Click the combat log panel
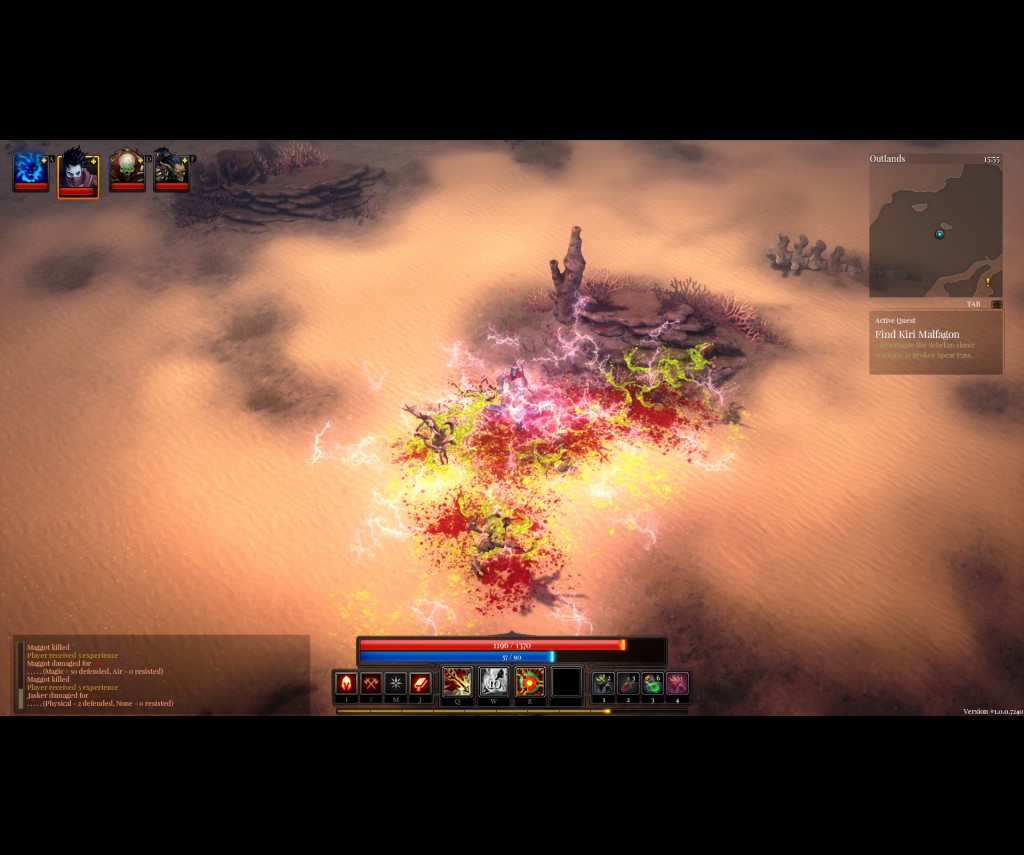 [x=160, y=675]
